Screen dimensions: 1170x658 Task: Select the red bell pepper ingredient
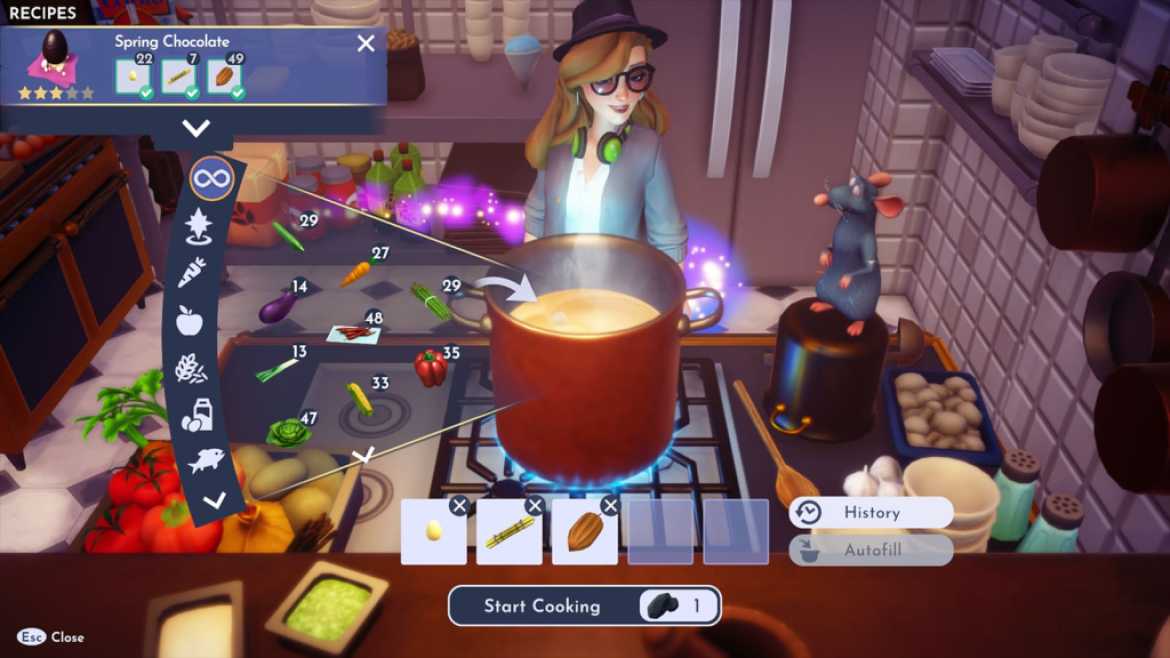(430, 368)
